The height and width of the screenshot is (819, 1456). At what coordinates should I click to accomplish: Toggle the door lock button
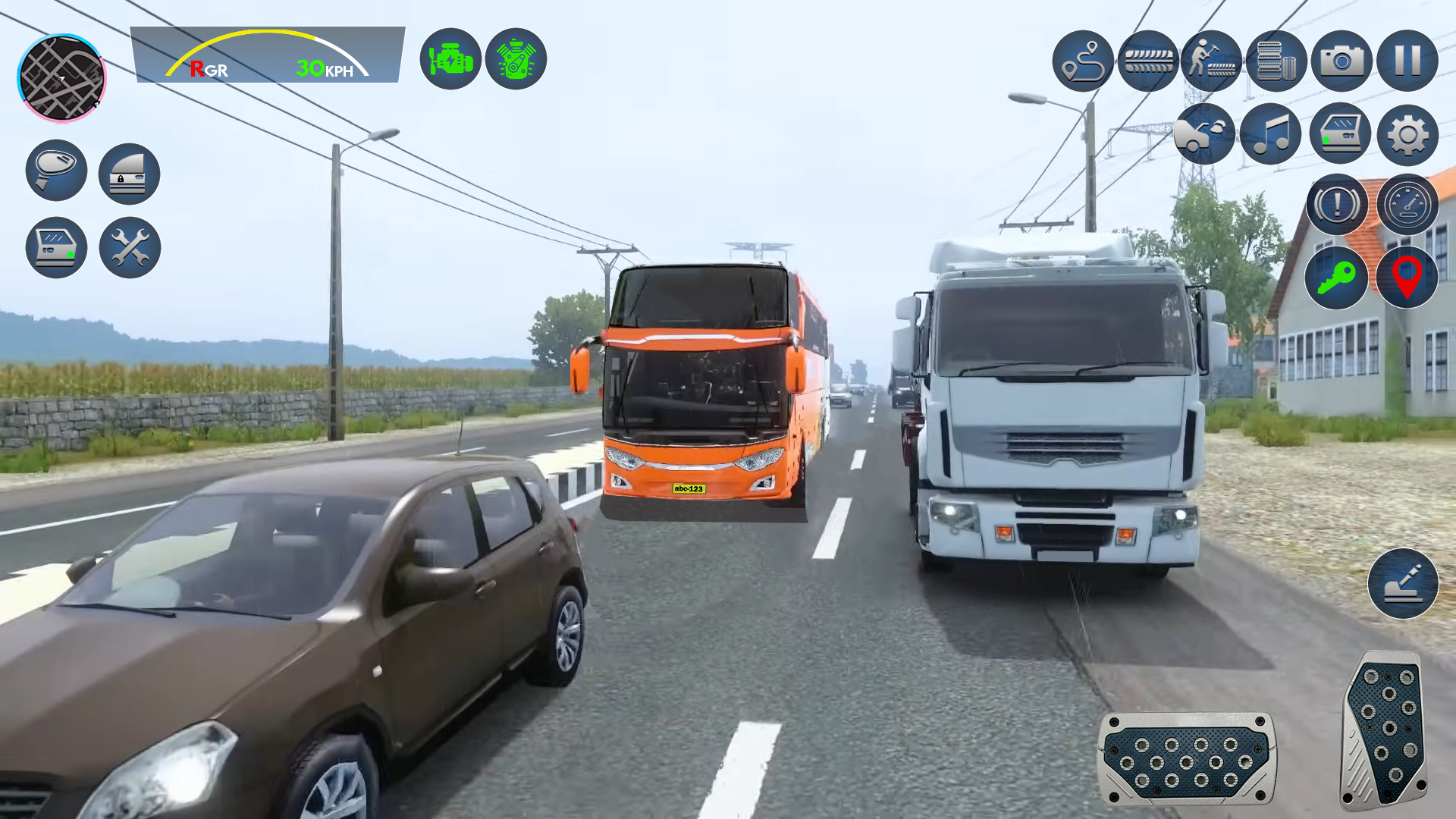point(129,173)
